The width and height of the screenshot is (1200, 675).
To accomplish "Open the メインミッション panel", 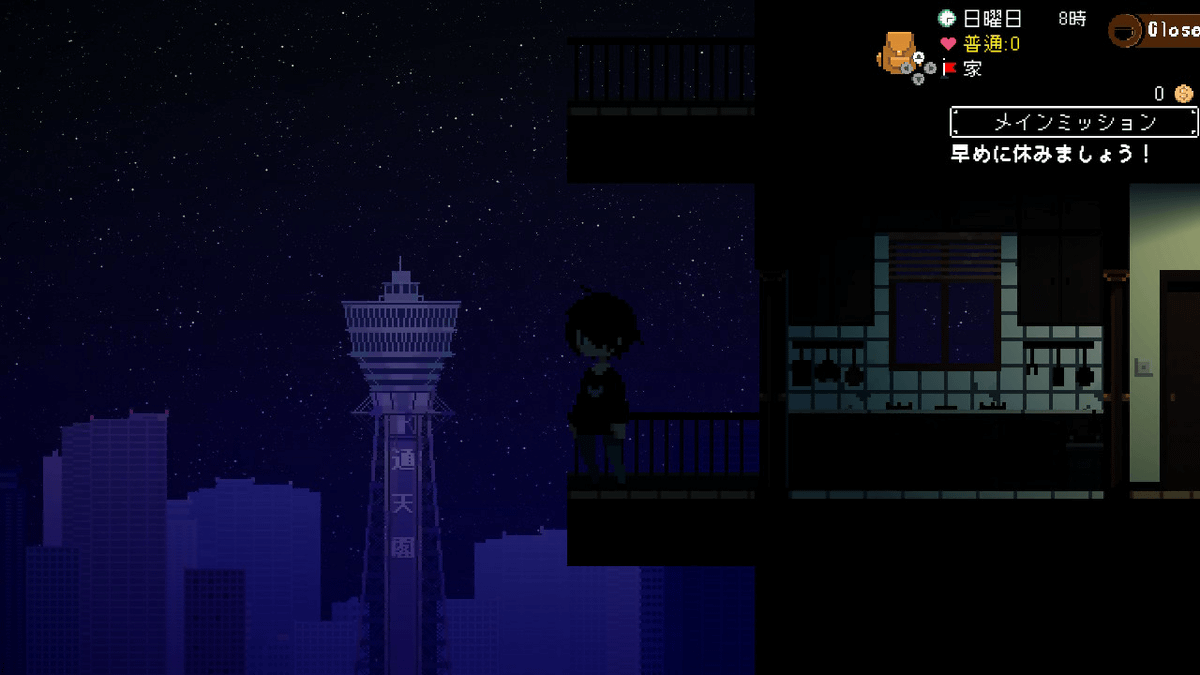I will pos(1073,122).
